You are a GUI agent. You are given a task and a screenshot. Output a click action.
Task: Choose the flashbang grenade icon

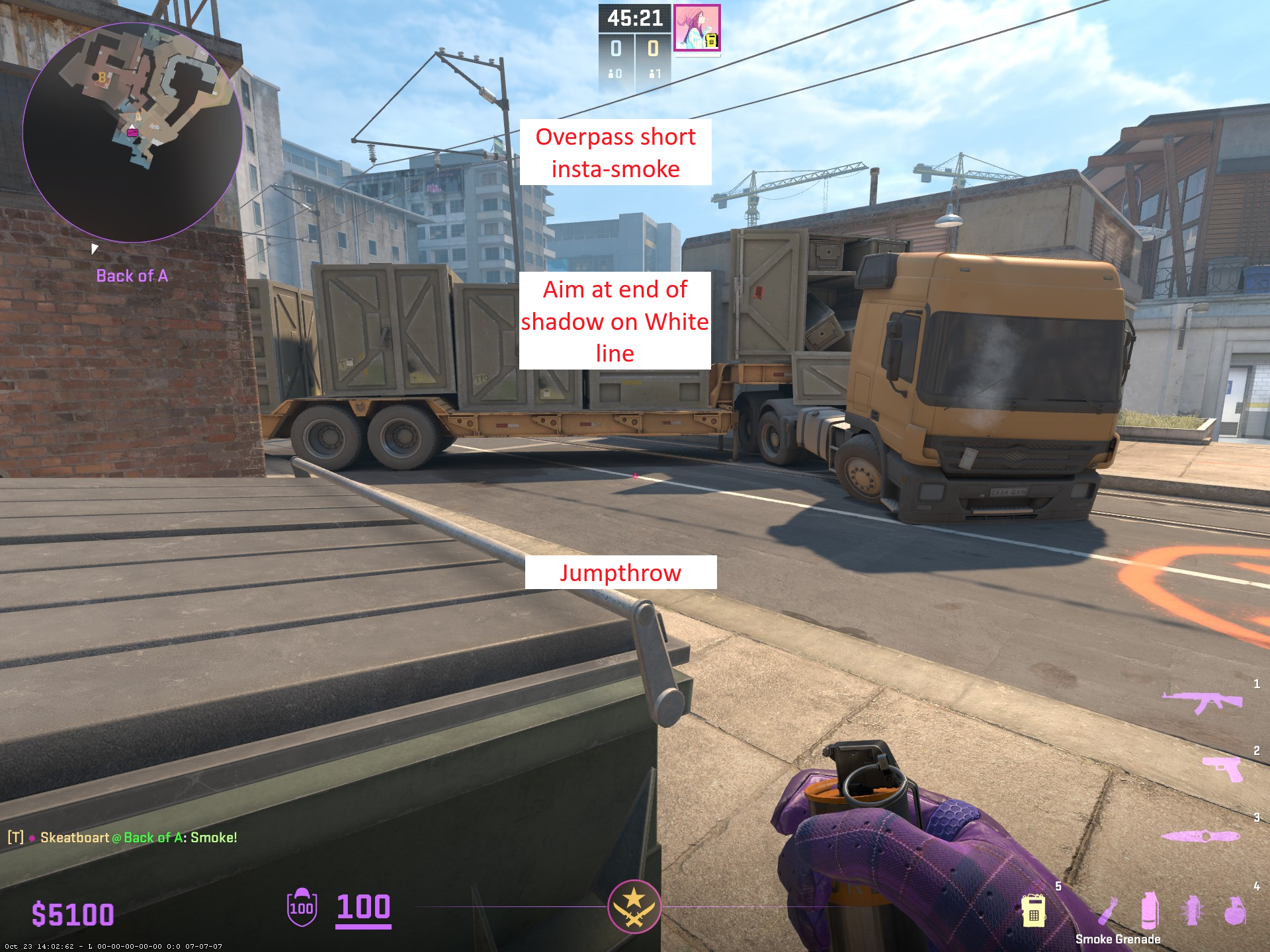[1193, 910]
